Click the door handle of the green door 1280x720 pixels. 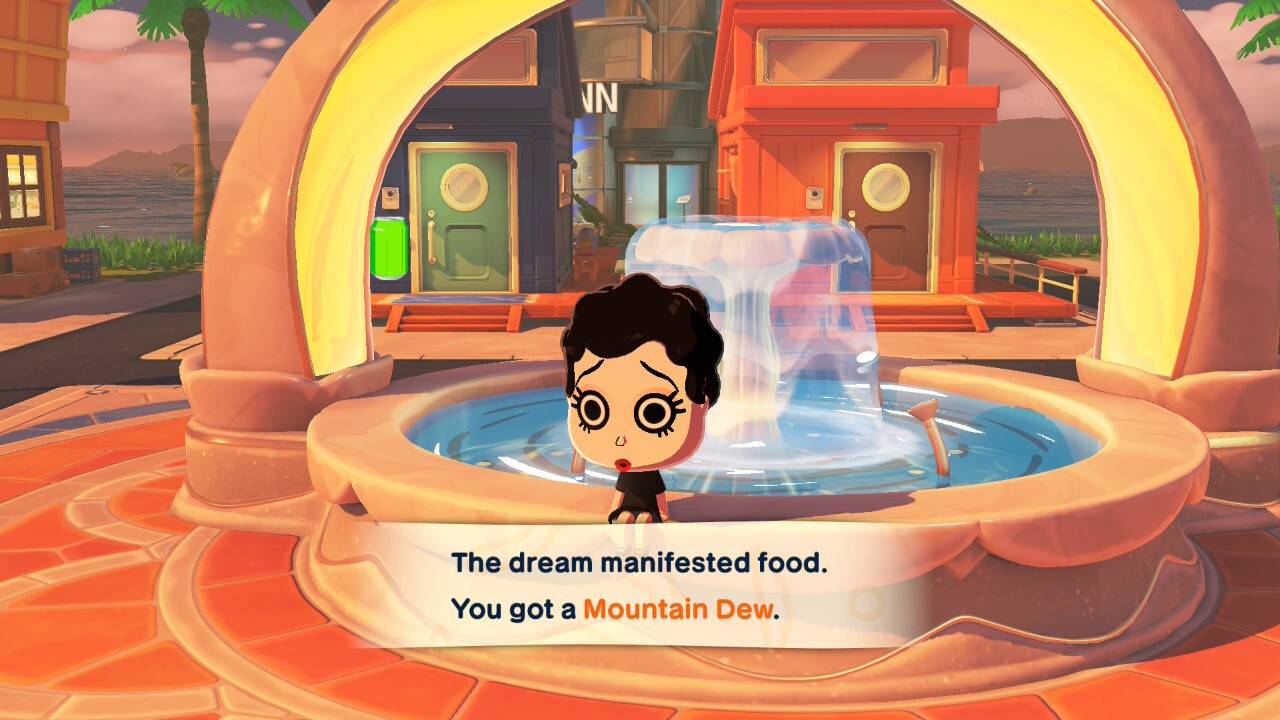(x=432, y=236)
